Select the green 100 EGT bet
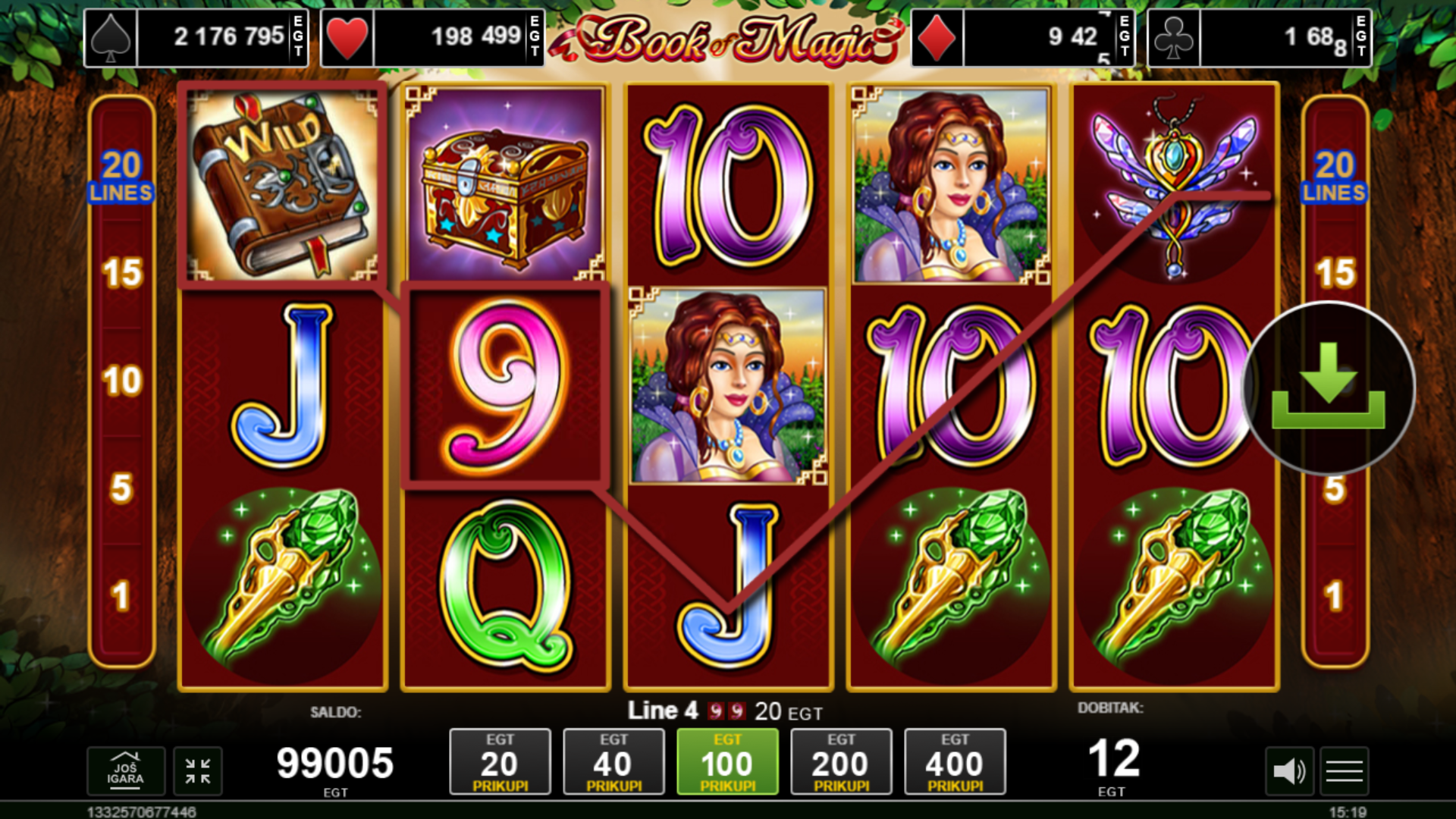The height and width of the screenshot is (819, 1456). coord(727,762)
